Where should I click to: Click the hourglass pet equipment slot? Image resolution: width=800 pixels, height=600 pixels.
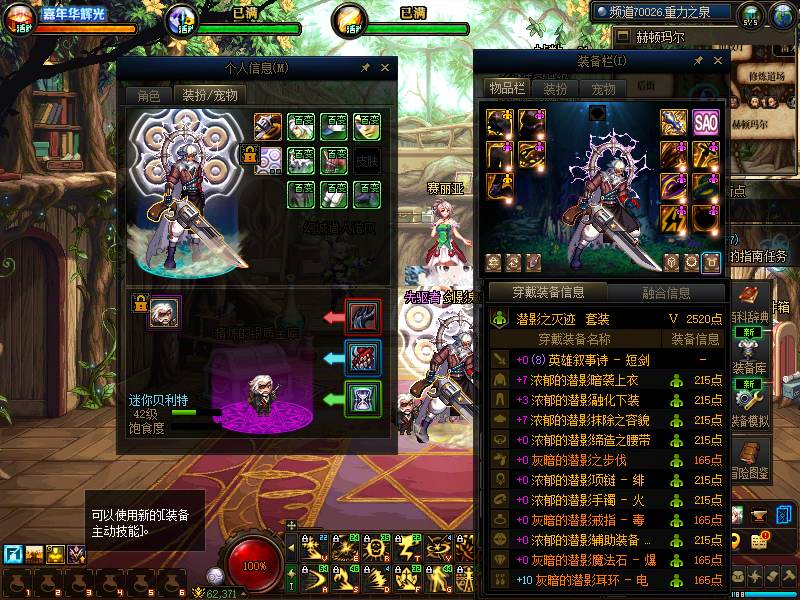click(362, 399)
